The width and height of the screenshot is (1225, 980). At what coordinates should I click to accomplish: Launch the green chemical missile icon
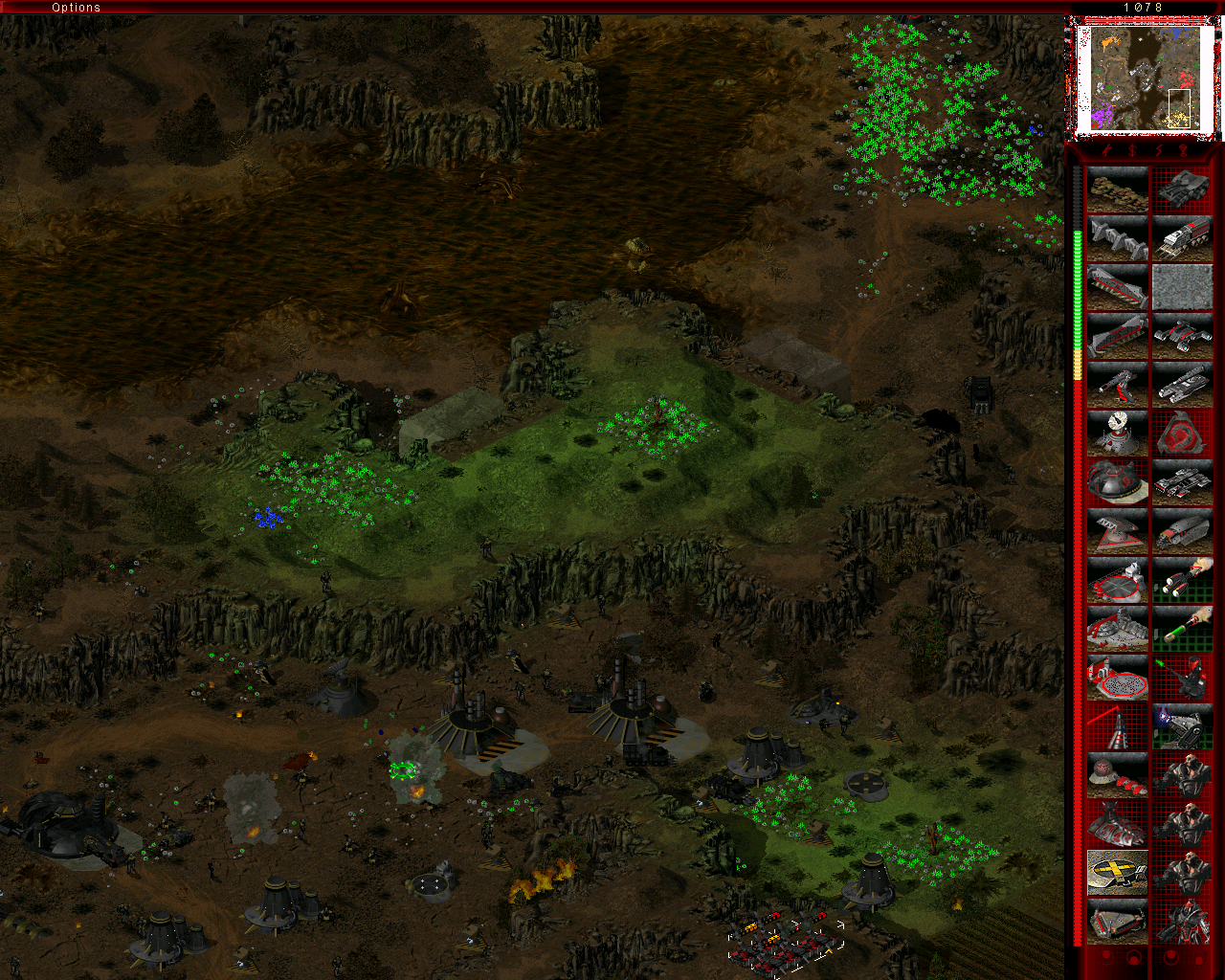(1182, 629)
